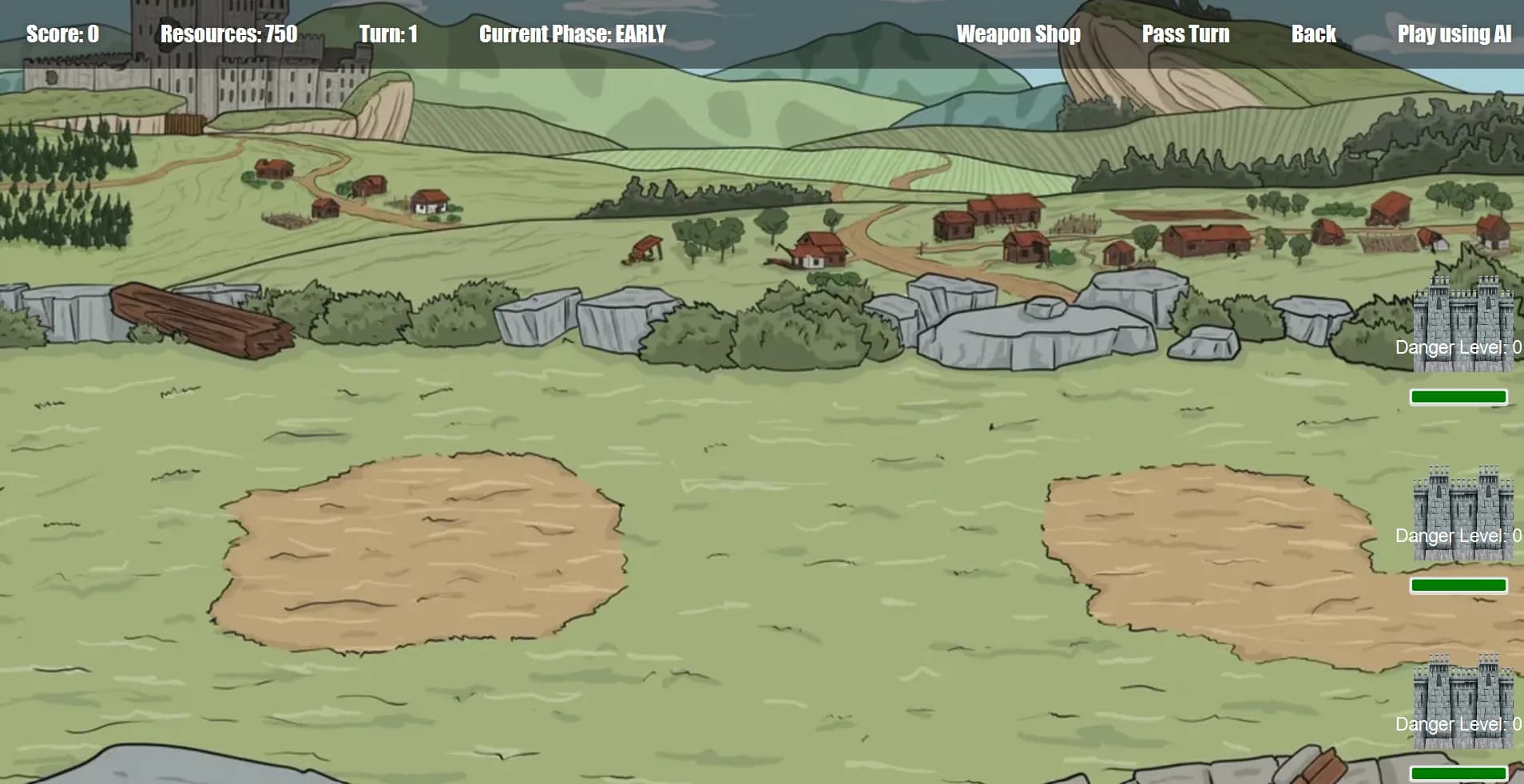Activate Play using AI
This screenshot has height=784, width=1524.
[1455, 34]
